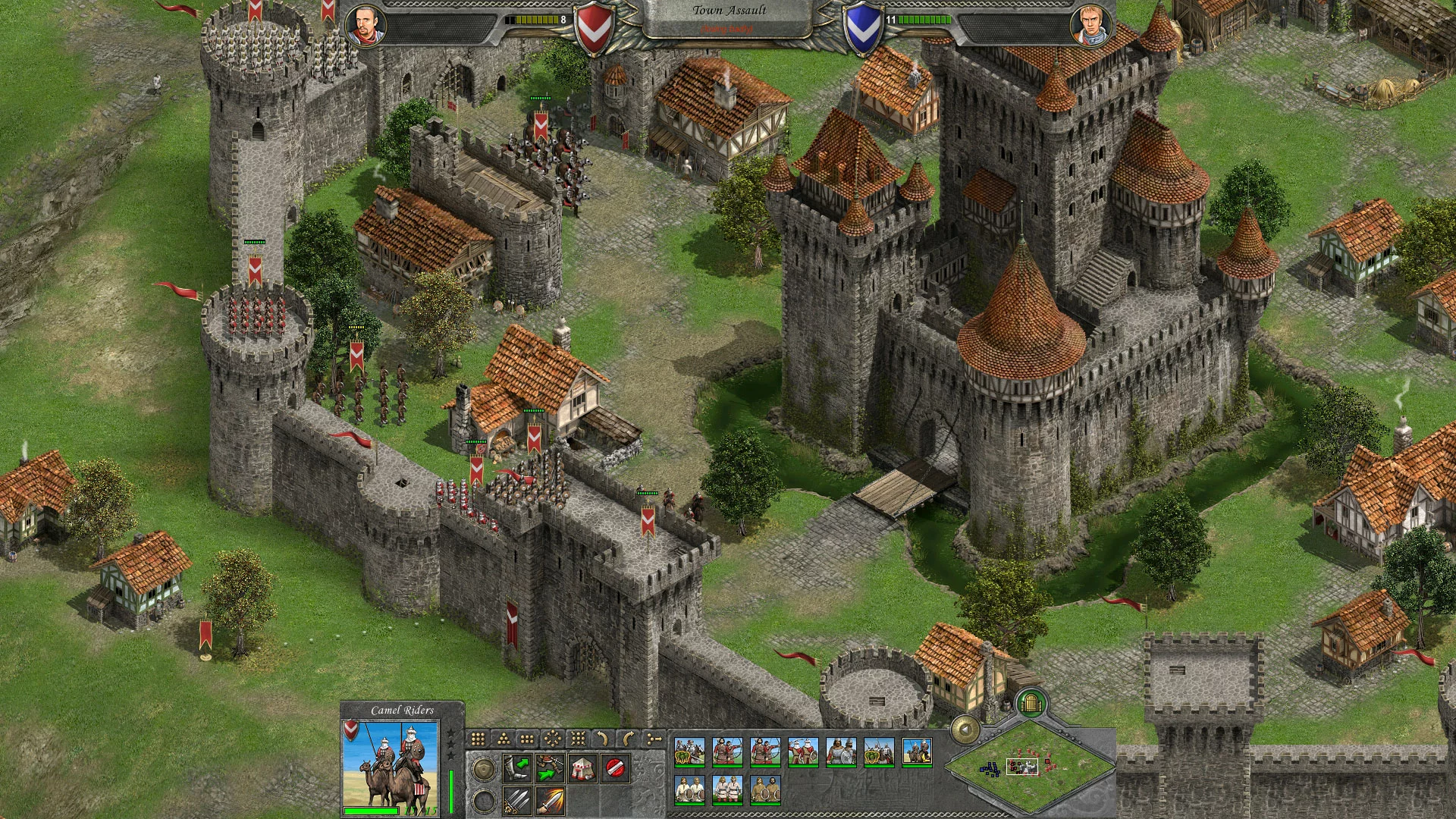Choose the circle formation
This screenshot has width=1456, height=819.
click(553, 739)
